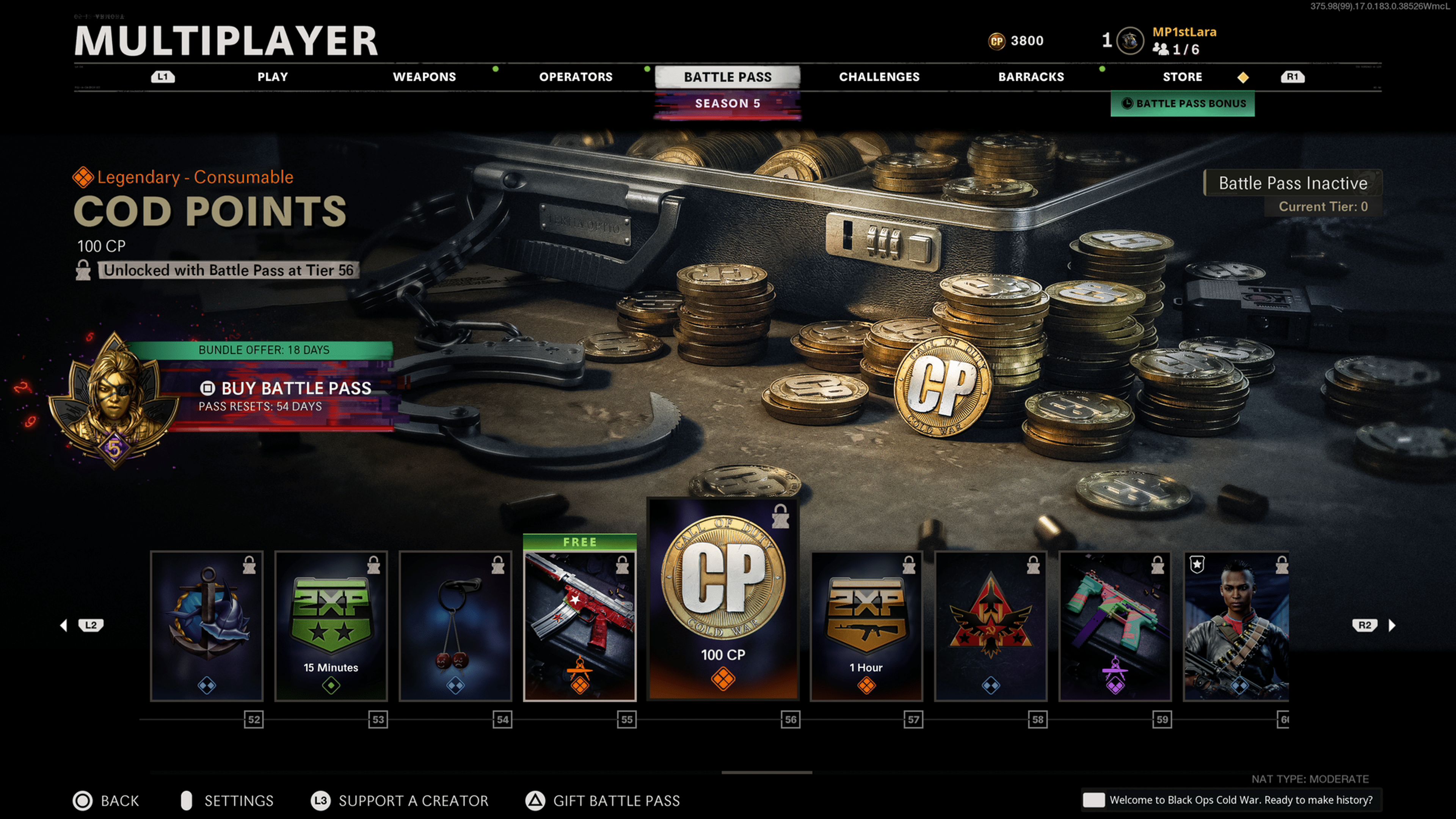
Task: Select the tier 52 anchor emblem reward
Action: tap(207, 626)
